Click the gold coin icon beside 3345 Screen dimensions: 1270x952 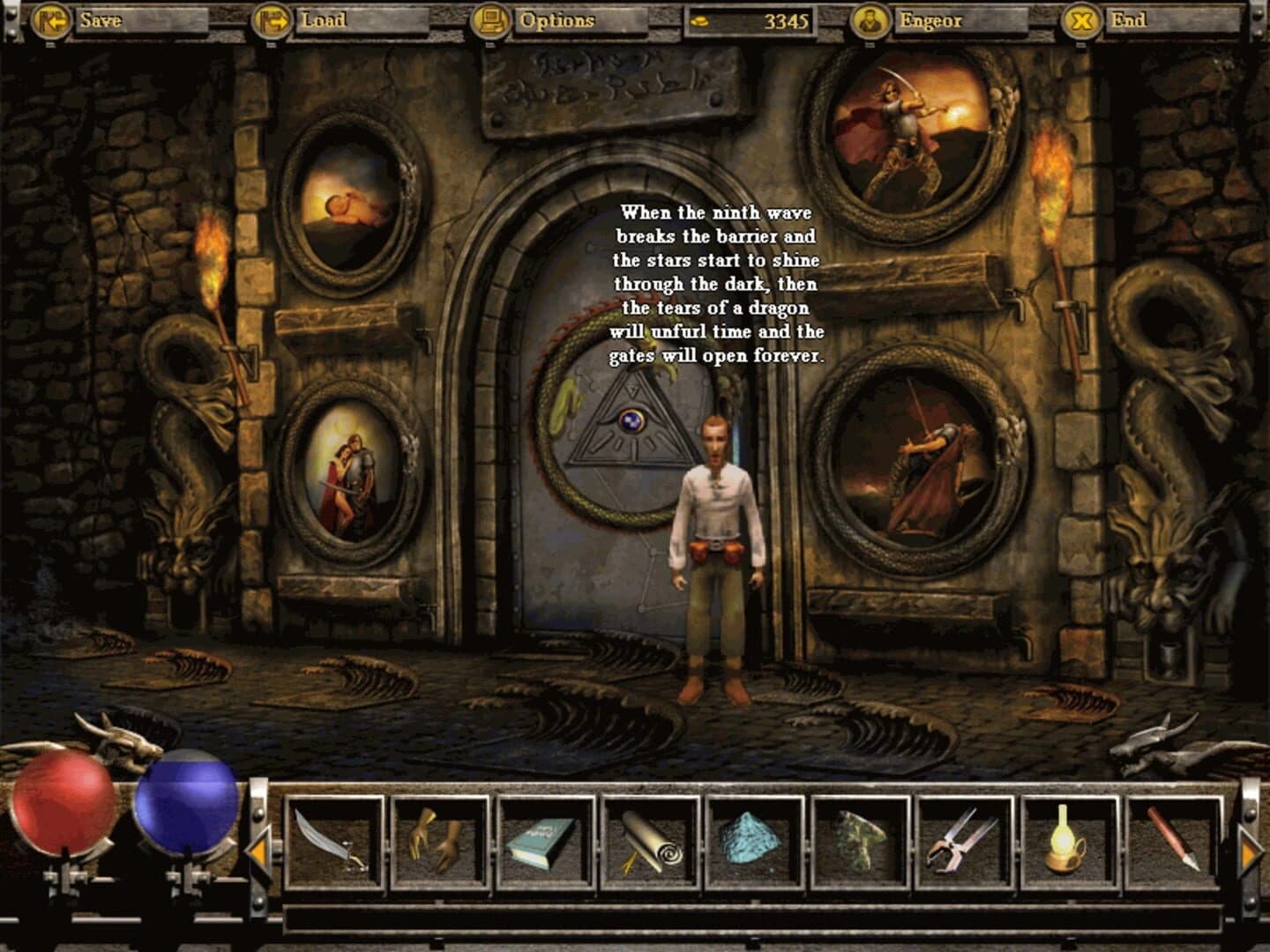(699, 19)
